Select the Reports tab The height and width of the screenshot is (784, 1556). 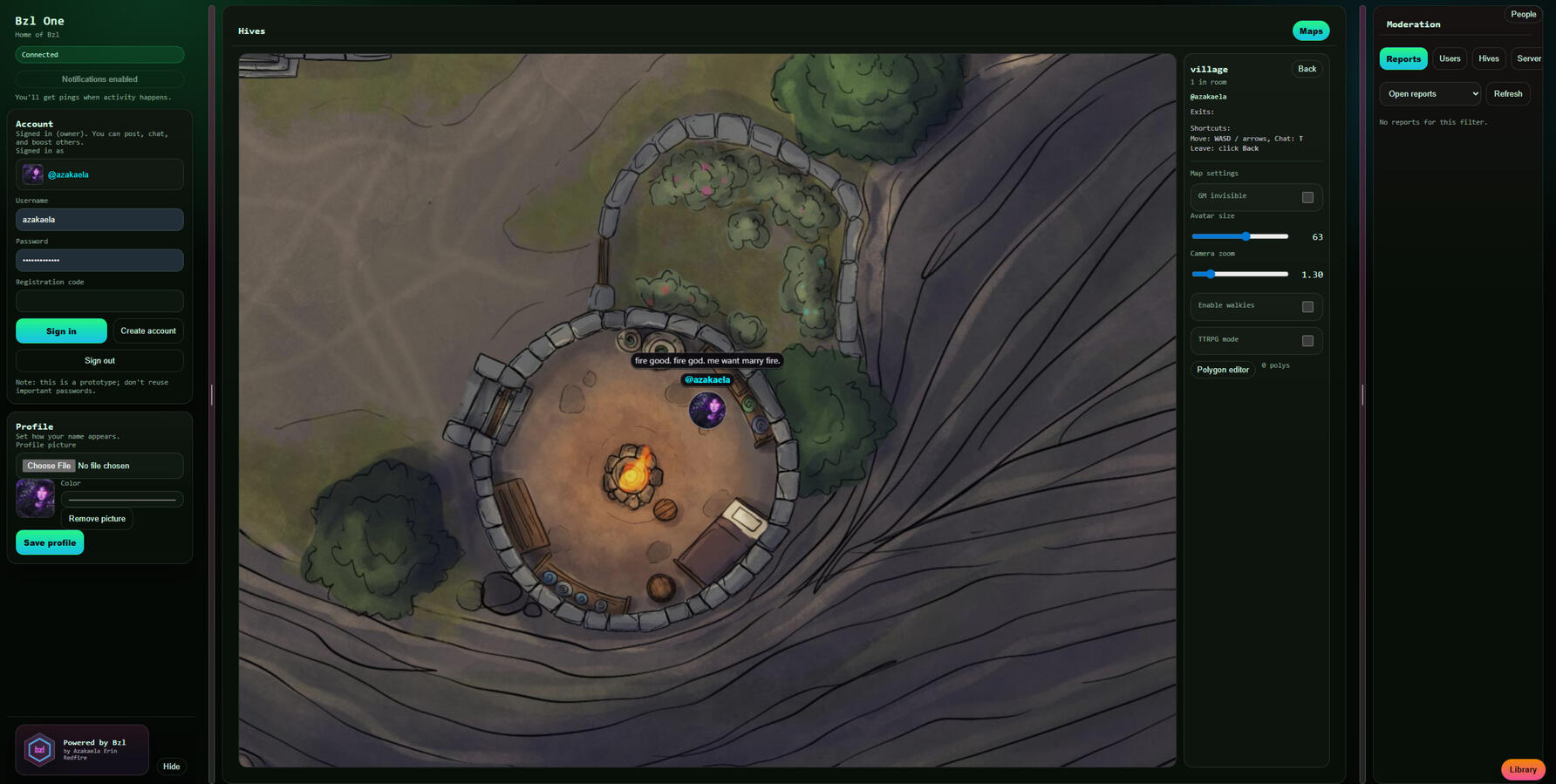tap(1402, 58)
